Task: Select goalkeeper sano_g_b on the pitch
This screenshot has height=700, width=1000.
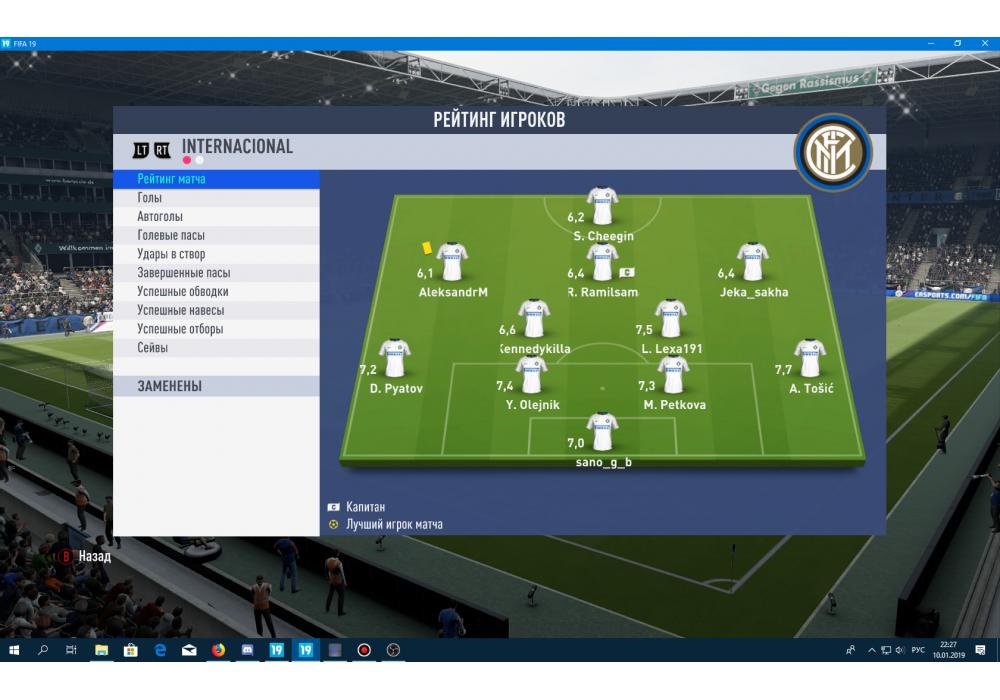Action: [x=603, y=432]
